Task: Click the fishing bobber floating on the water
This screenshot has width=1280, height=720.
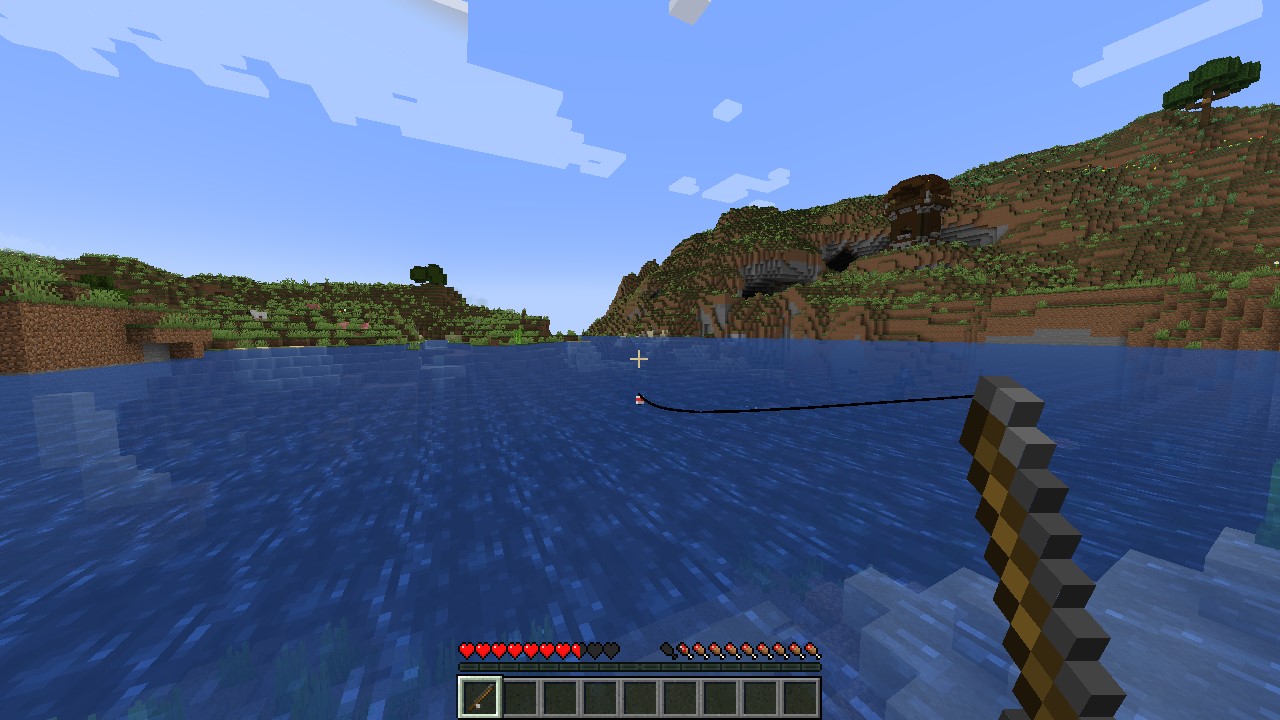Action: coord(637,399)
